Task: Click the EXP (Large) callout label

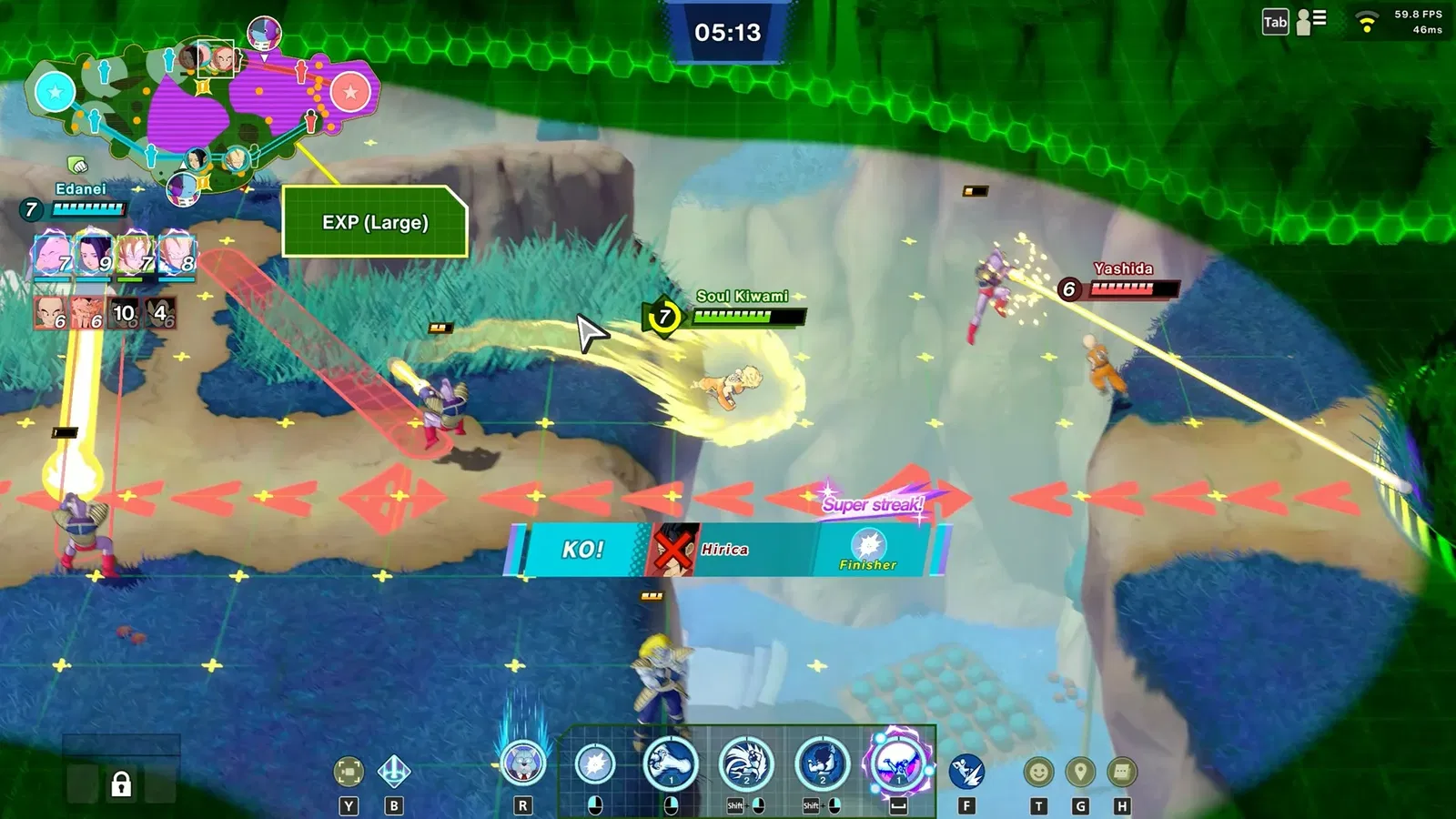Action: pyautogui.click(x=375, y=223)
